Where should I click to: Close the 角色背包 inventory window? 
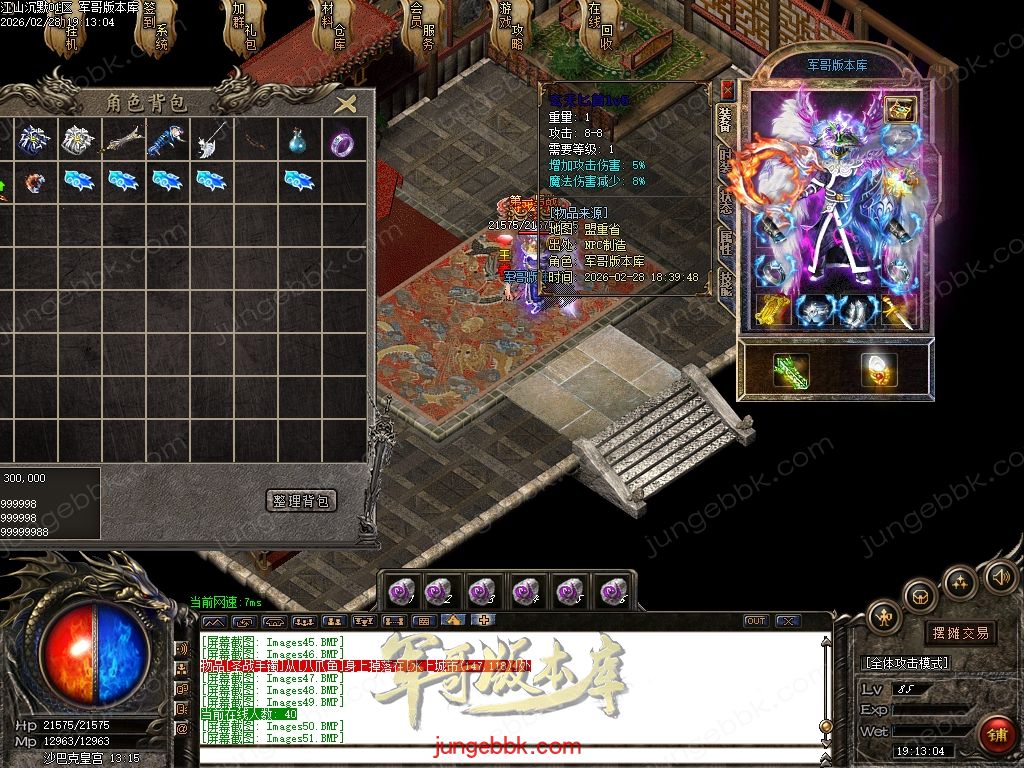346,104
